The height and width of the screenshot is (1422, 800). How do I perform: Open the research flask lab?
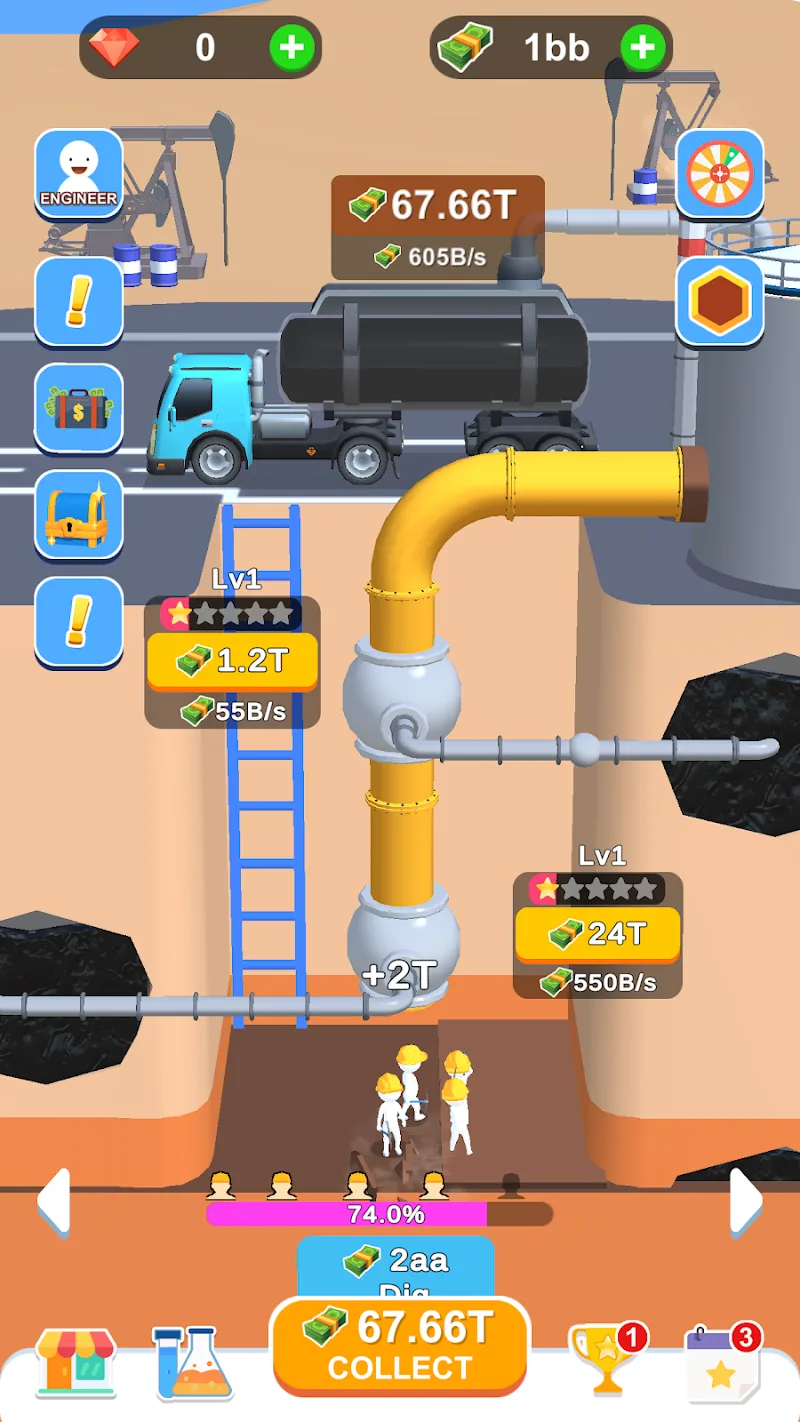(x=193, y=1363)
